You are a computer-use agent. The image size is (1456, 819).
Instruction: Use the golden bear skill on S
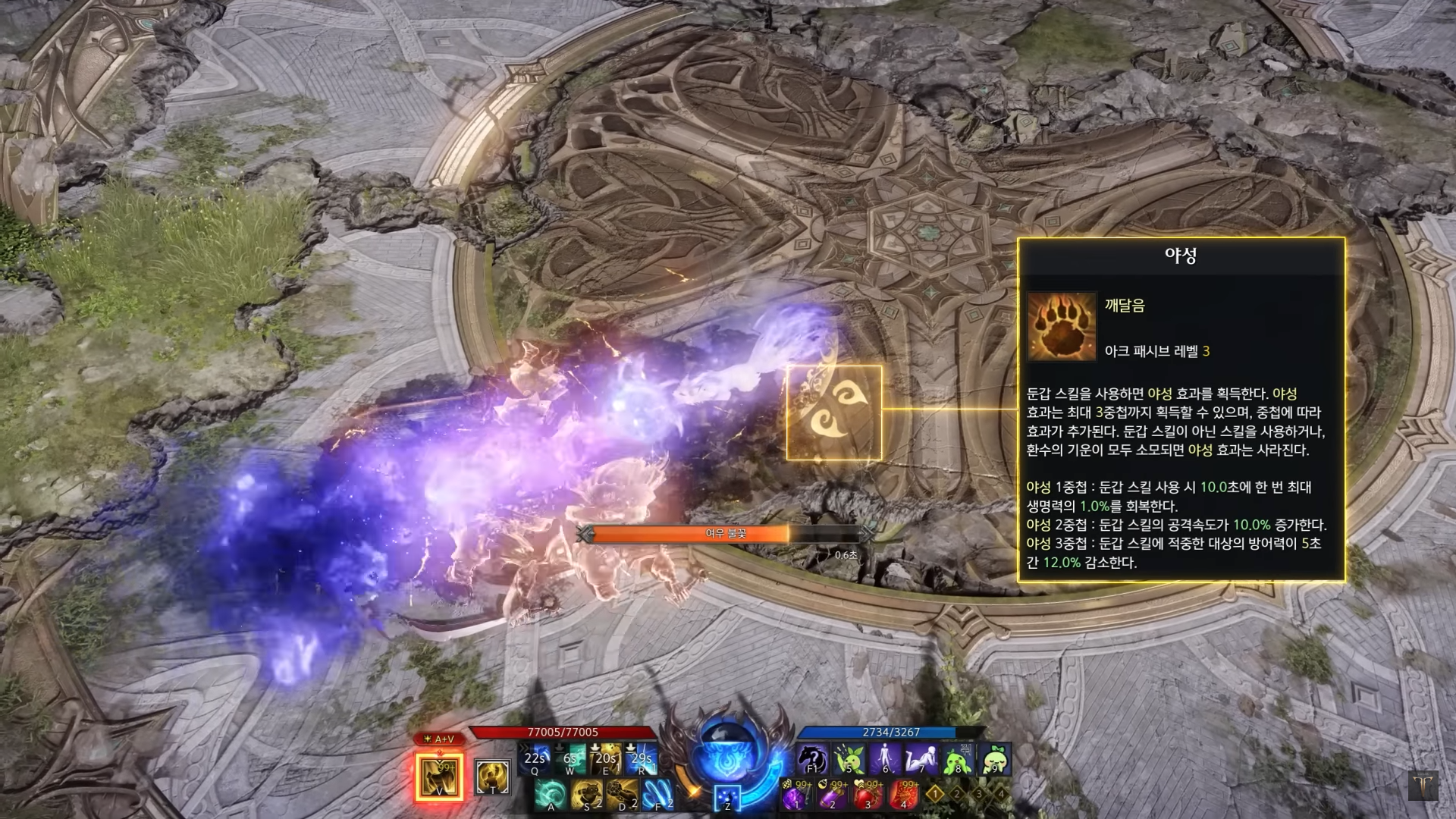point(586,795)
